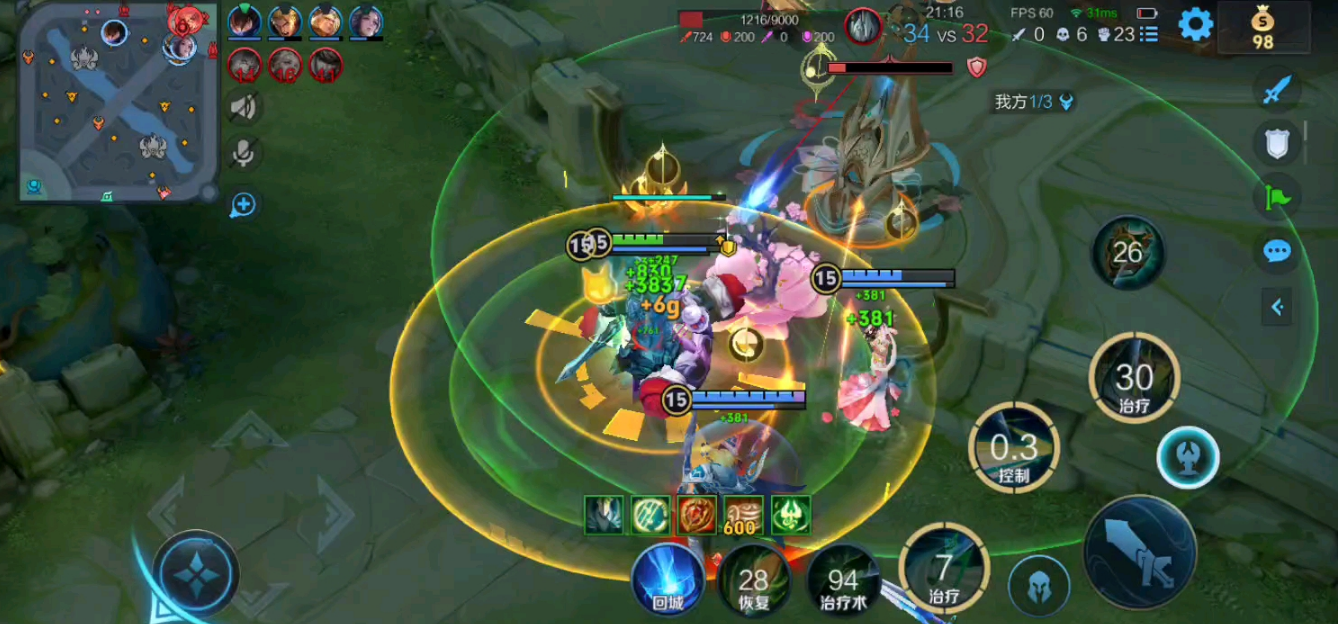Viewport: 1338px width, 624px height.
Task: Toggle the microphone voice chat
Action: point(242,153)
